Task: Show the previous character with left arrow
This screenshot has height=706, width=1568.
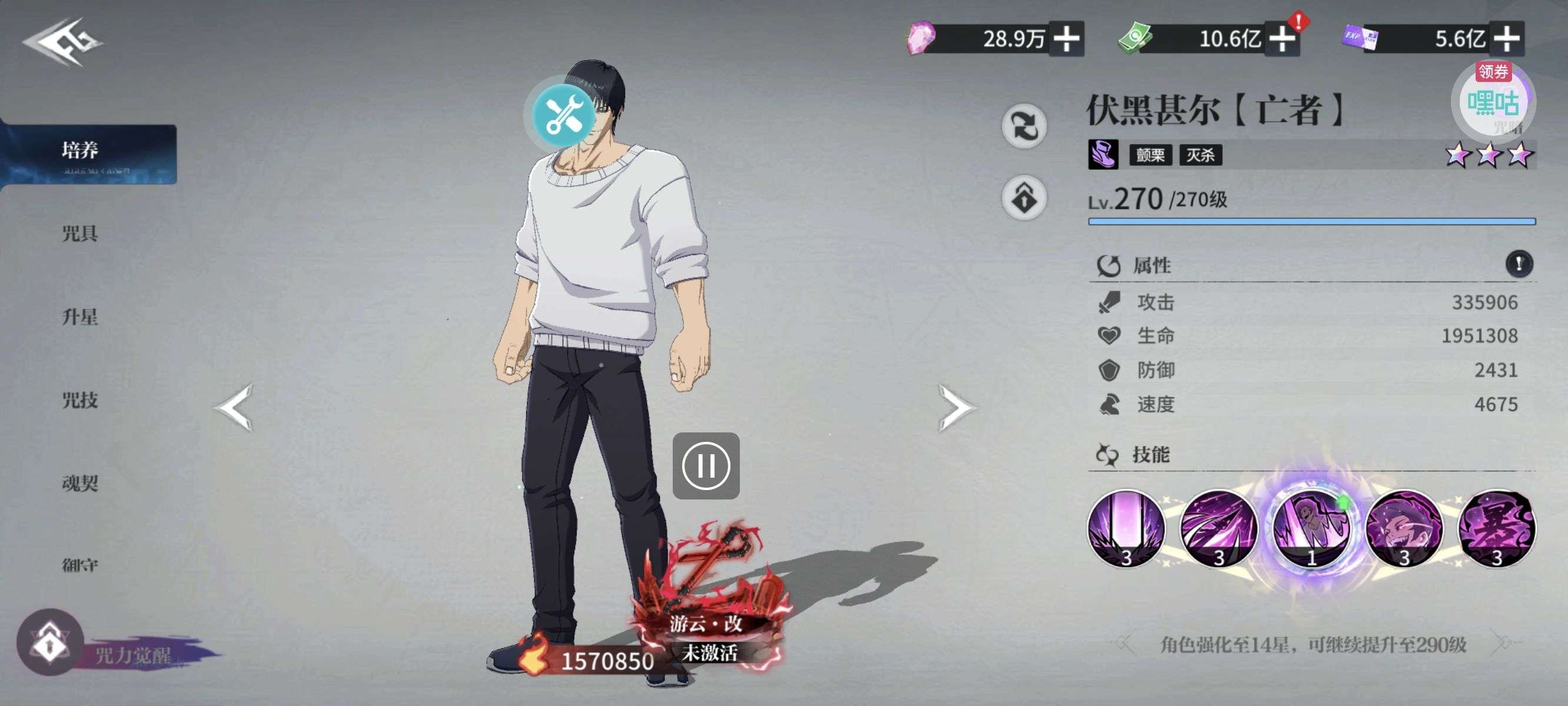Action: coord(234,407)
